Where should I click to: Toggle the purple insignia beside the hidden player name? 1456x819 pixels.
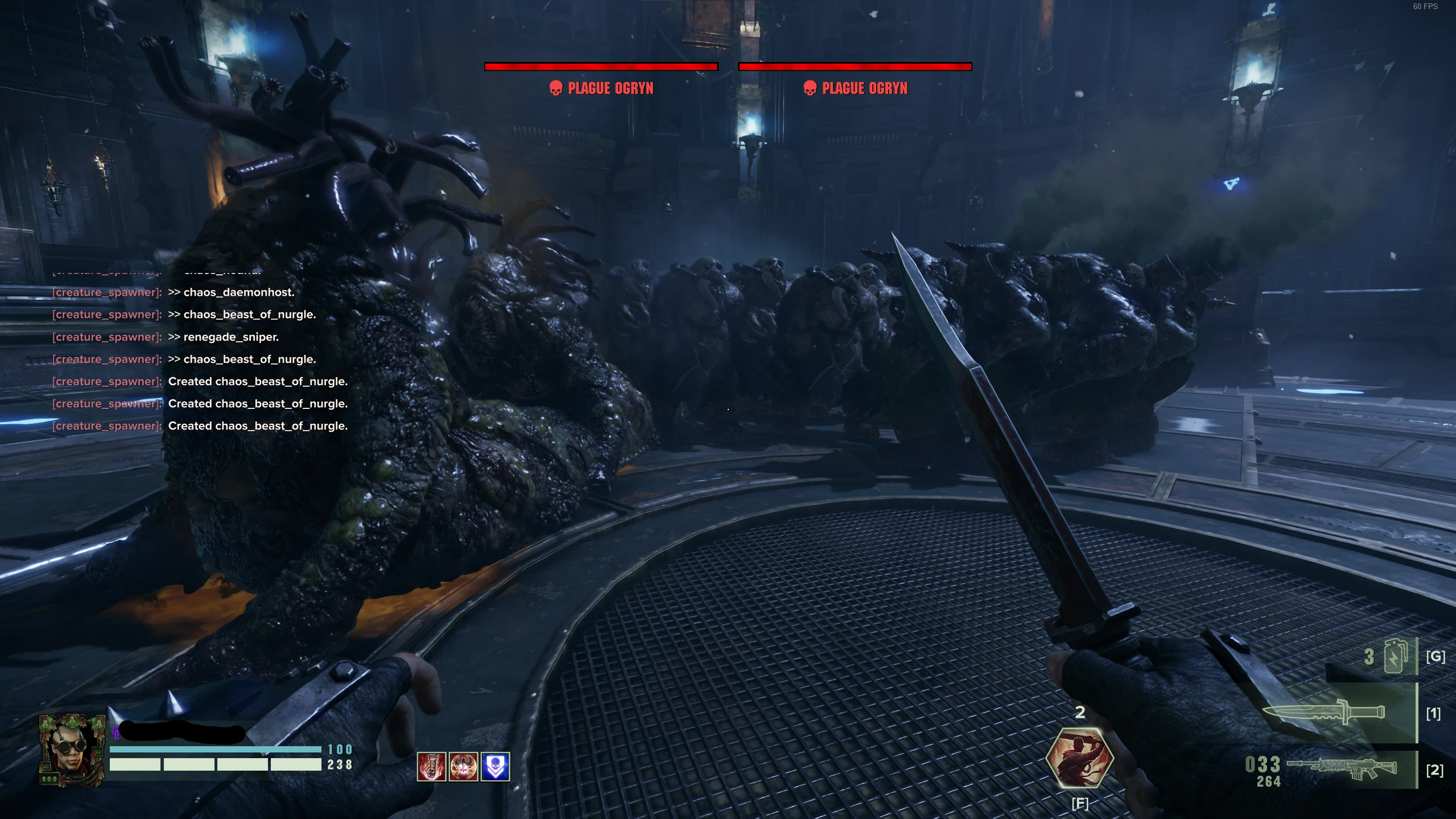[117, 733]
